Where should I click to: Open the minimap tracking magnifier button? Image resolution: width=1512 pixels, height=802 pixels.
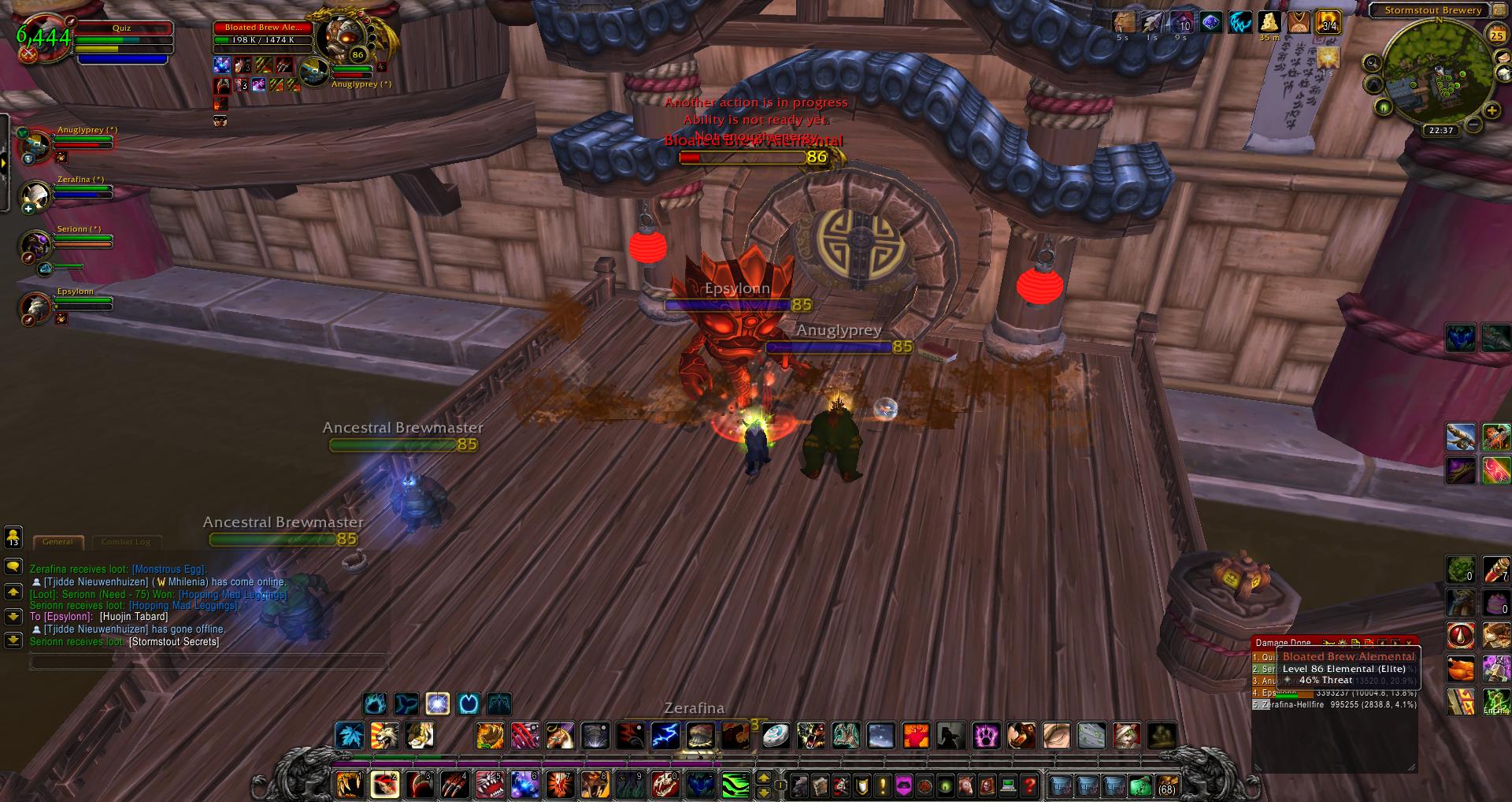pyautogui.click(x=1373, y=63)
